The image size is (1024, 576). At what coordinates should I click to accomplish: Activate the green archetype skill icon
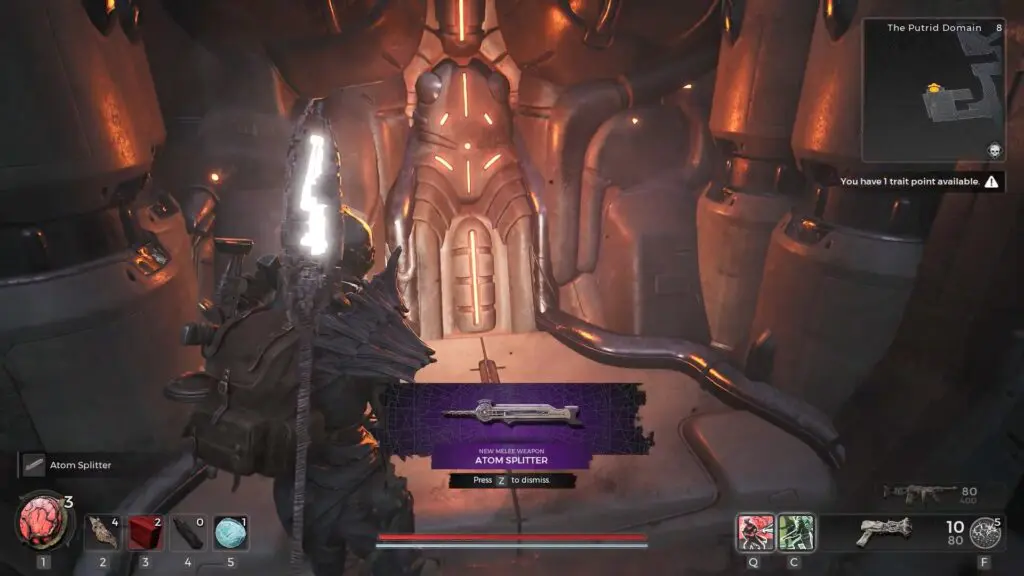pos(797,531)
